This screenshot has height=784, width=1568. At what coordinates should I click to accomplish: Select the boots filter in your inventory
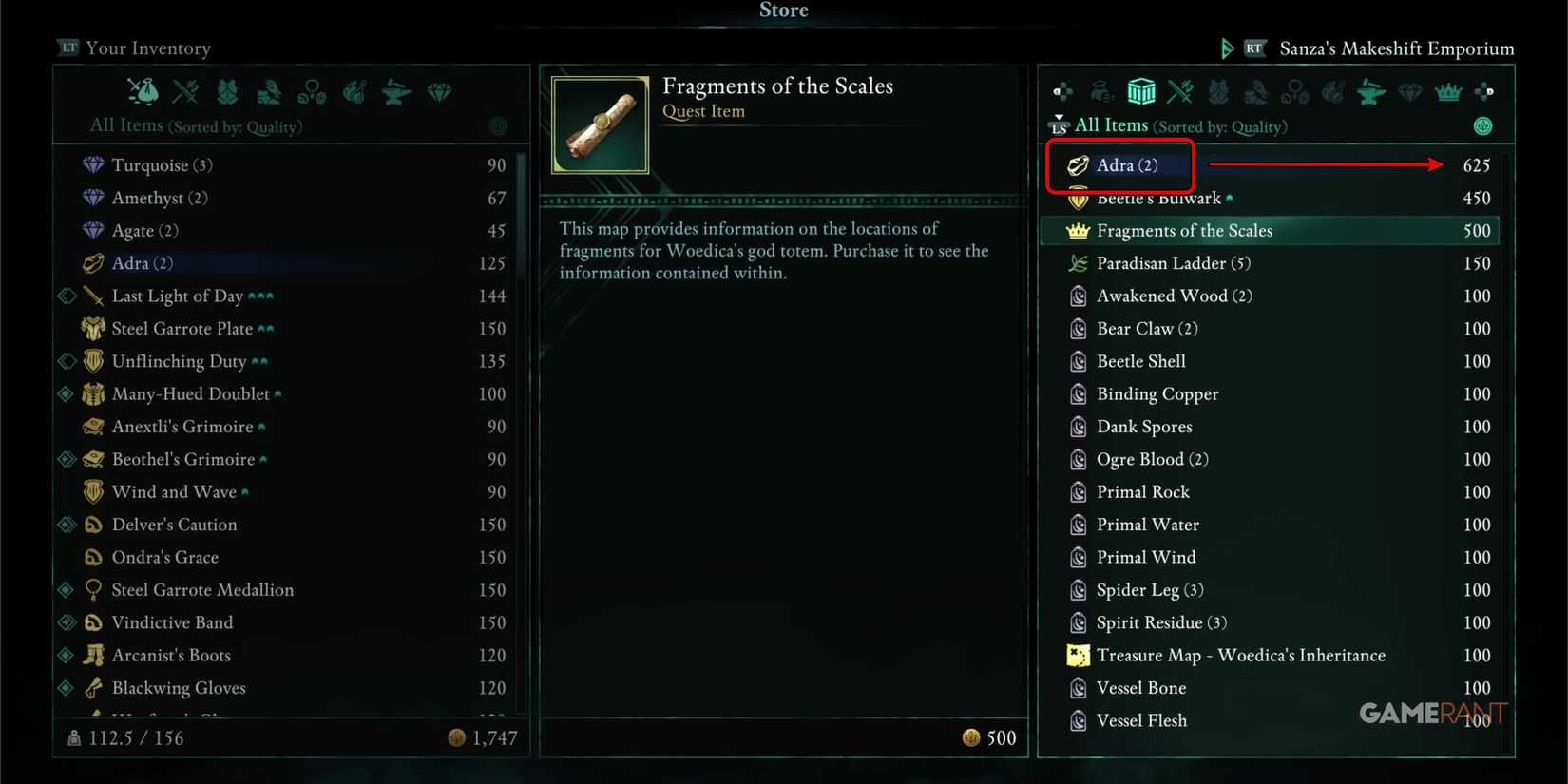269,91
